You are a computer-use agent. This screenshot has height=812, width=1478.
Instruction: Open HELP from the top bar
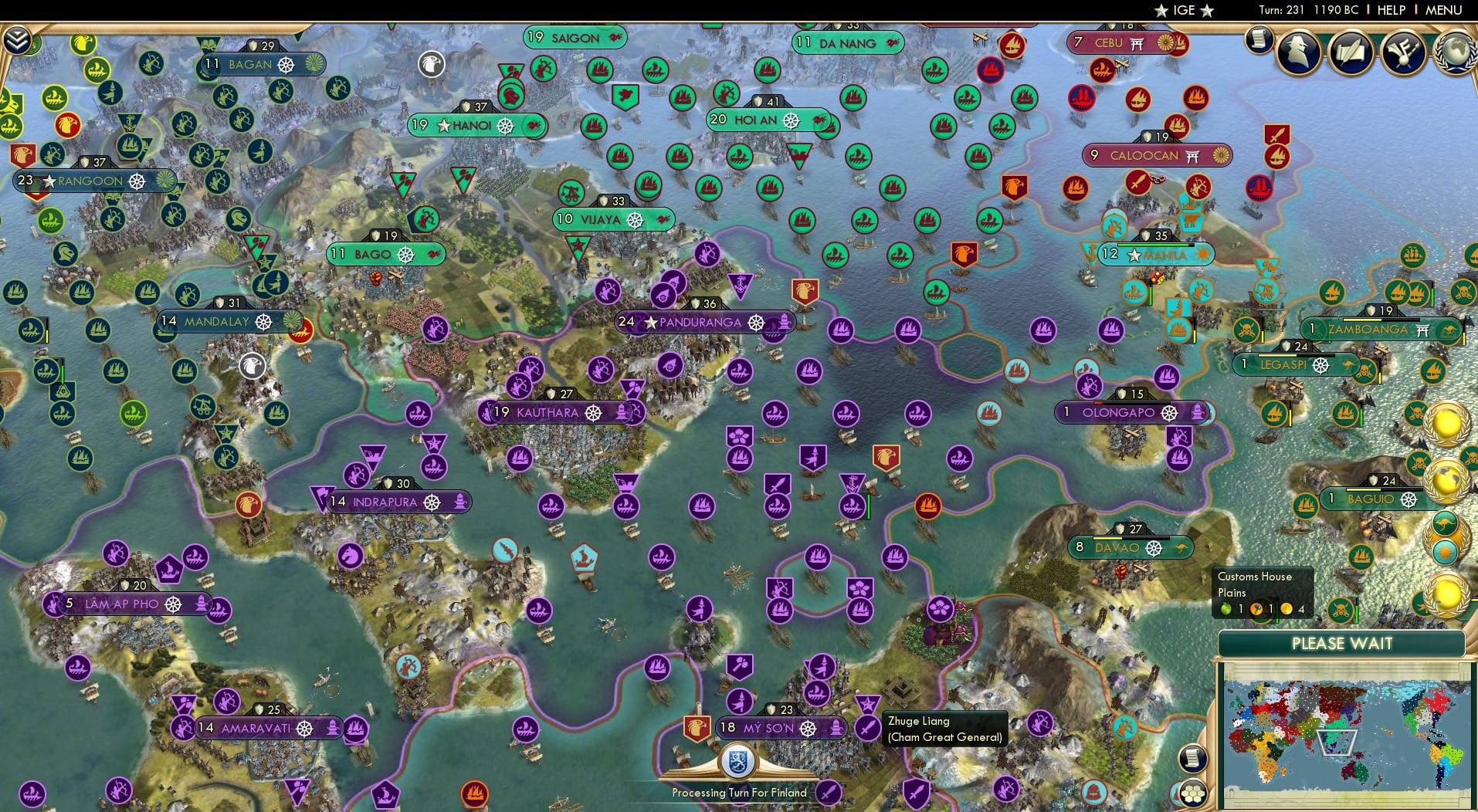tap(1390, 10)
